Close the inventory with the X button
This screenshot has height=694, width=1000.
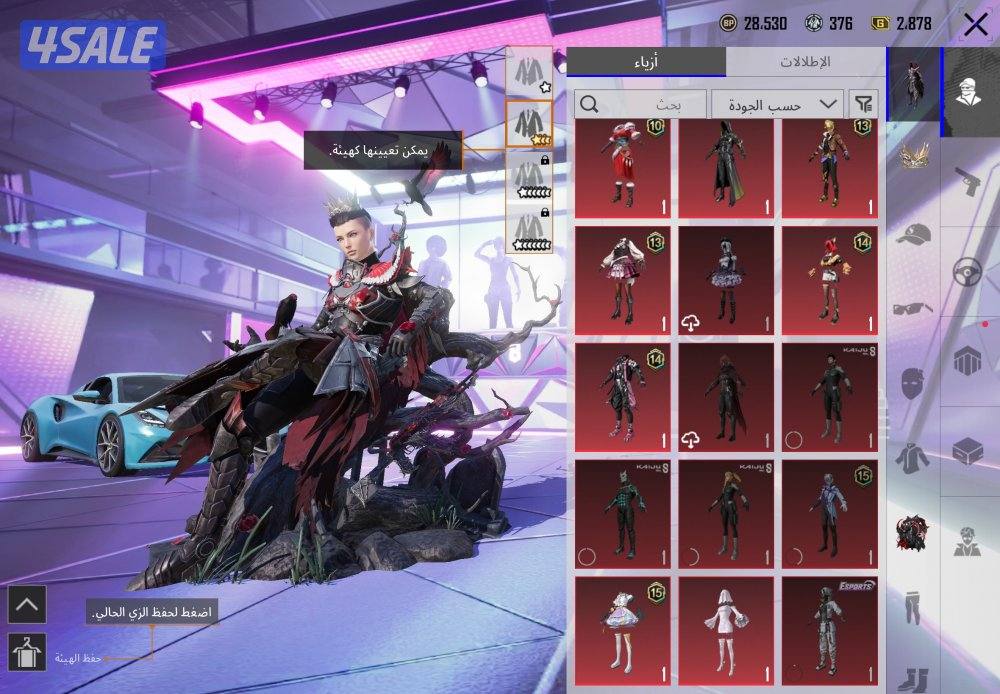coord(975,24)
